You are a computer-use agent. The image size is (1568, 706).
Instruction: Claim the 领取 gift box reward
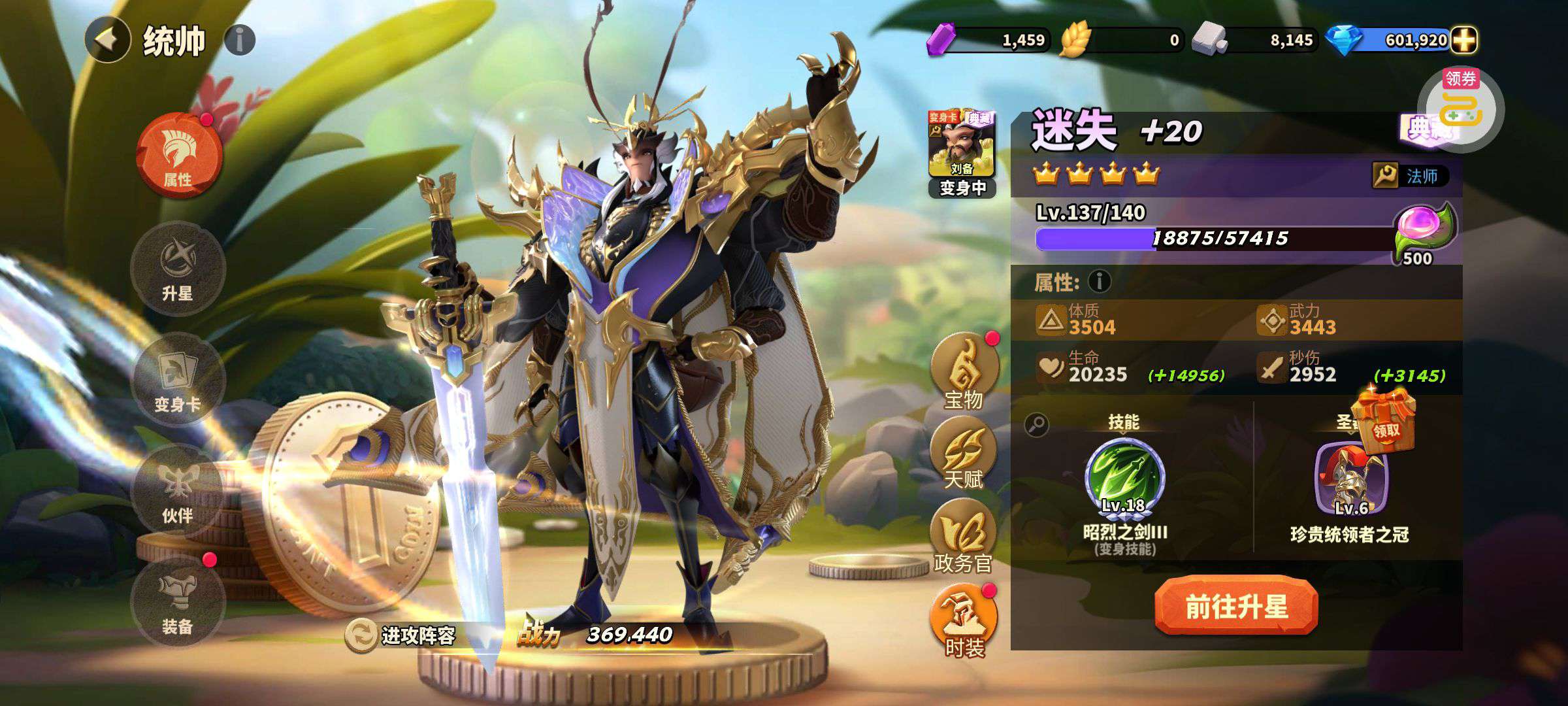click(1384, 418)
